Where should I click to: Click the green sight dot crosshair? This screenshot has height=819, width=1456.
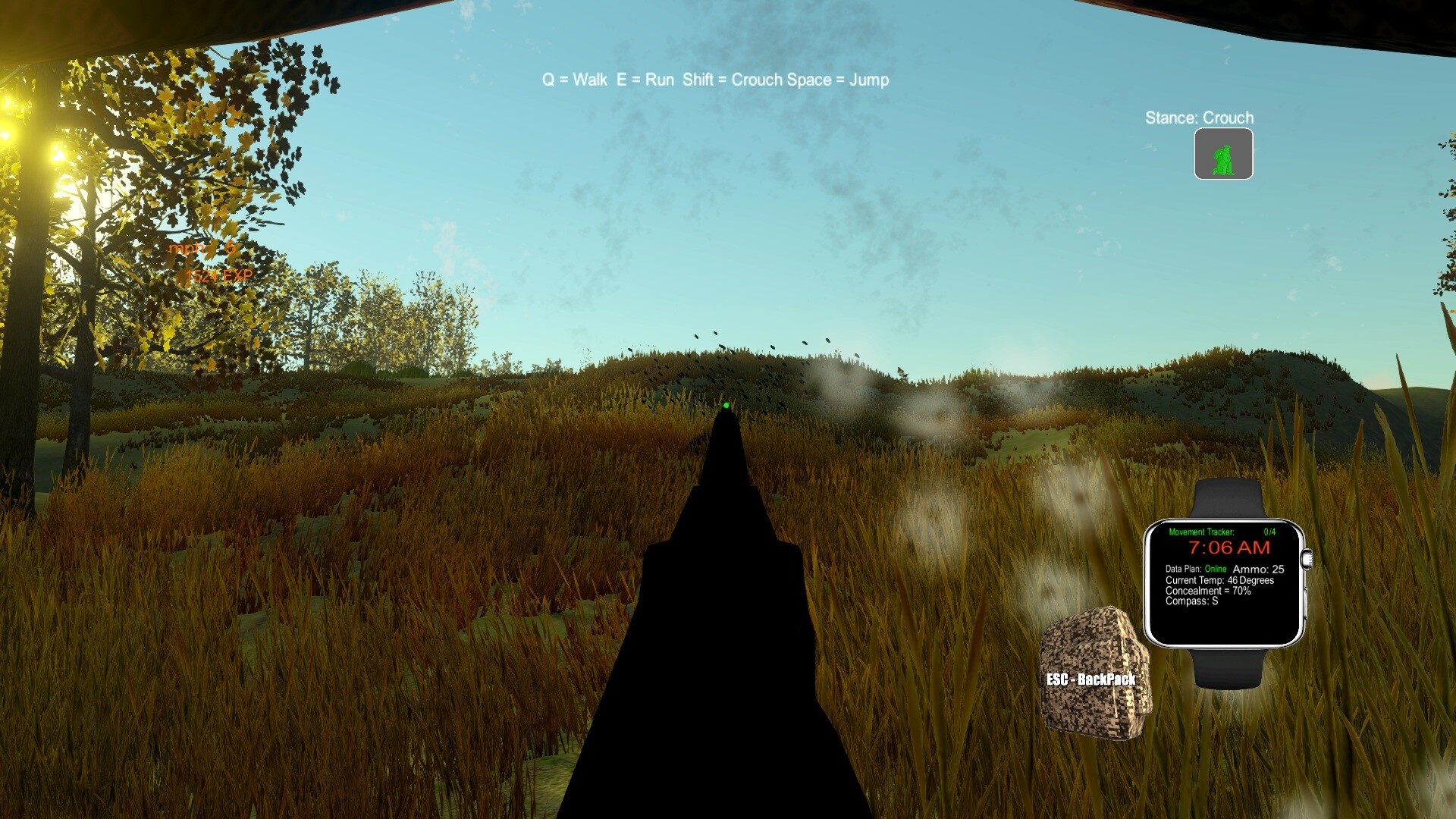point(727,405)
